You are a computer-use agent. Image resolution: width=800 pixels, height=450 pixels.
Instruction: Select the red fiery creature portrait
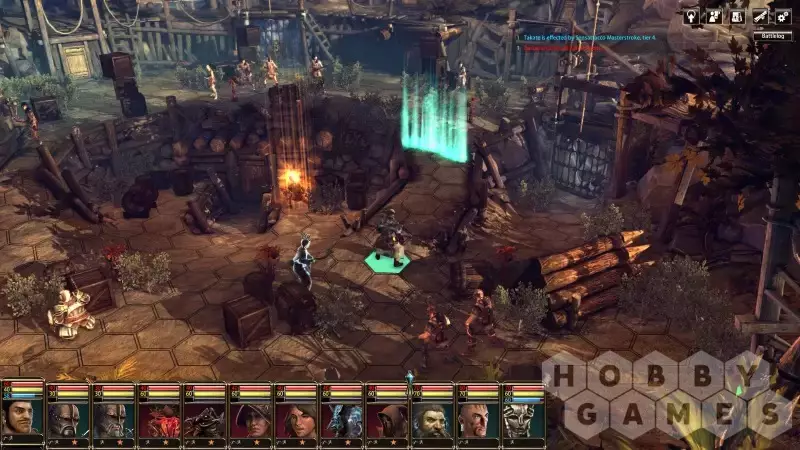point(159,419)
